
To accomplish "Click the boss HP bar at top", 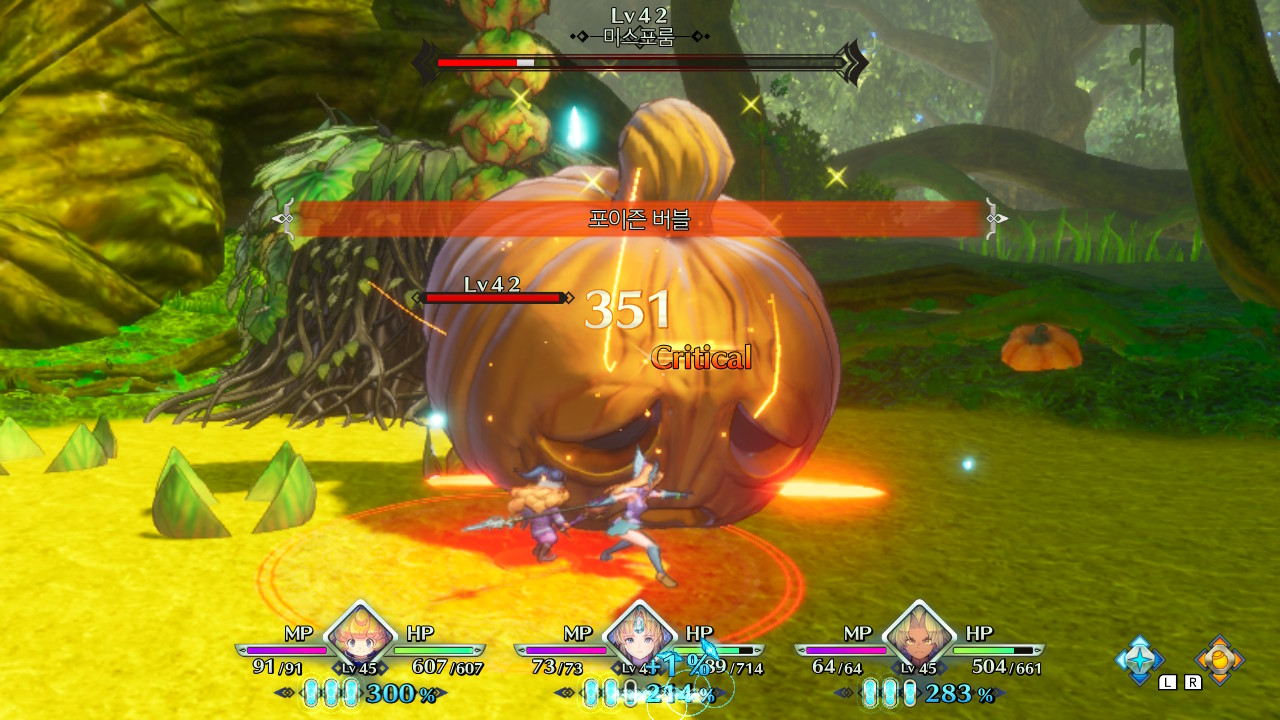I will (640, 62).
